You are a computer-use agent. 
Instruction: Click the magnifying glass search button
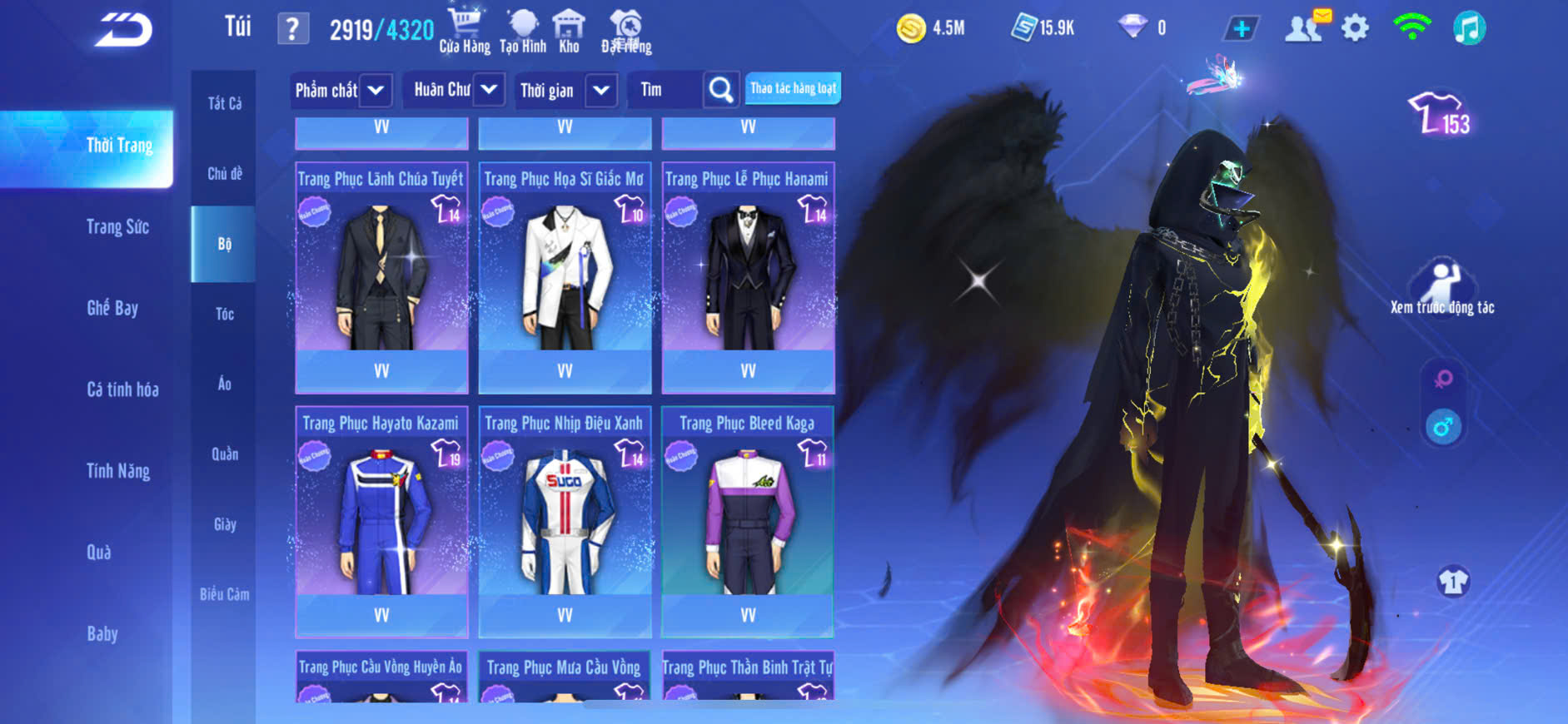(x=721, y=90)
